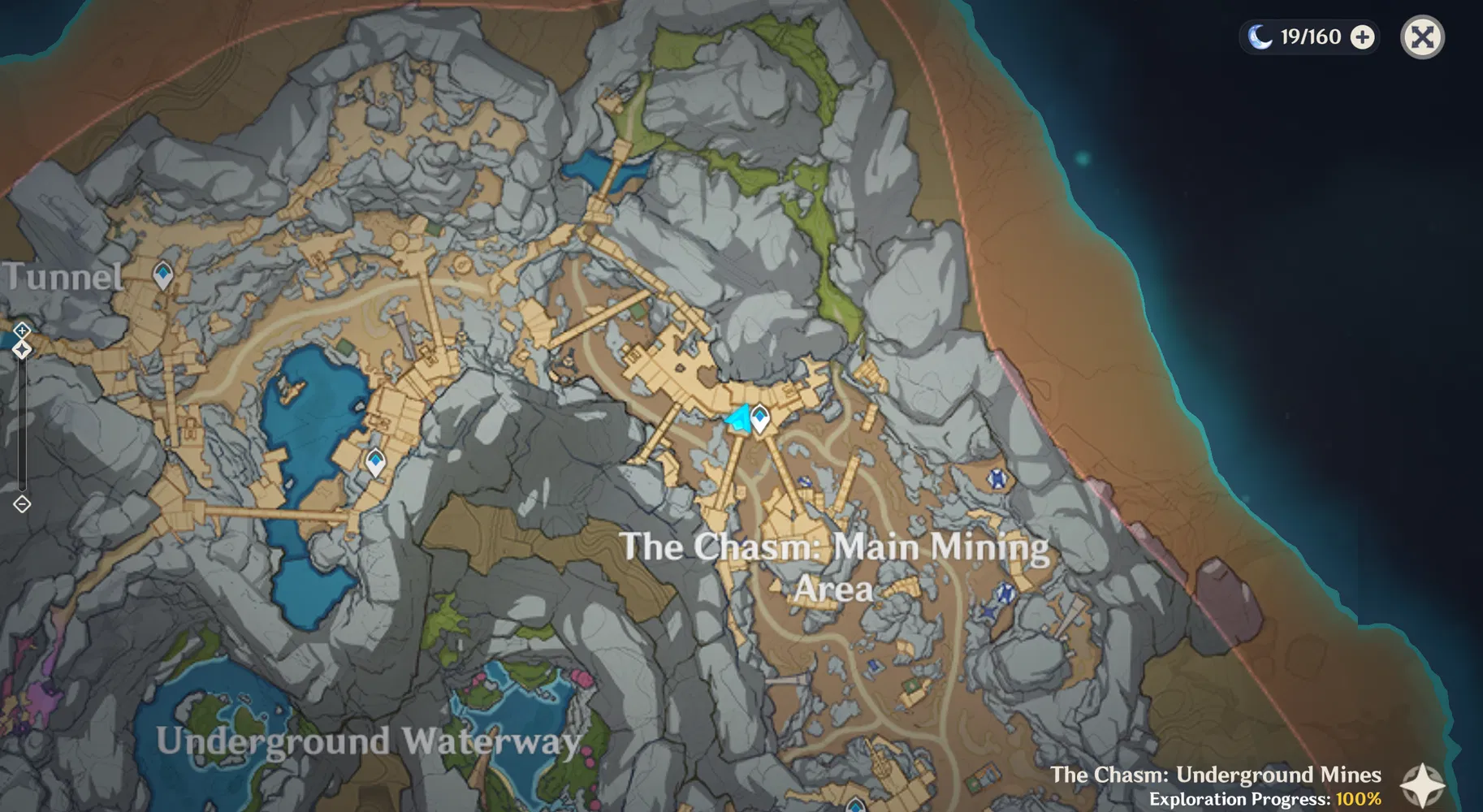This screenshot has height=812, width=1483.
Task: Click the zoom-in plus on the map slider
Action: (x=21, y=330)
